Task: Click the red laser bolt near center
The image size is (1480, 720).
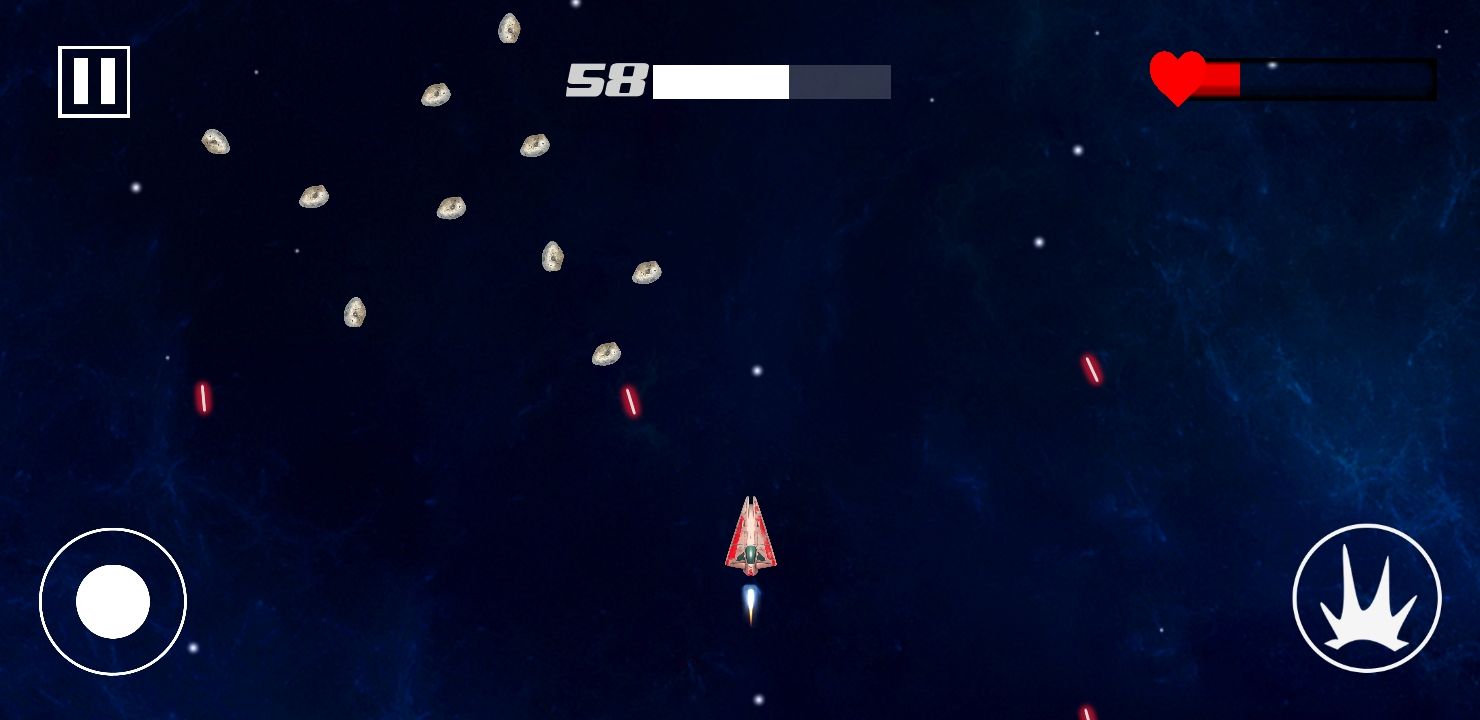Action: point(630,403)
